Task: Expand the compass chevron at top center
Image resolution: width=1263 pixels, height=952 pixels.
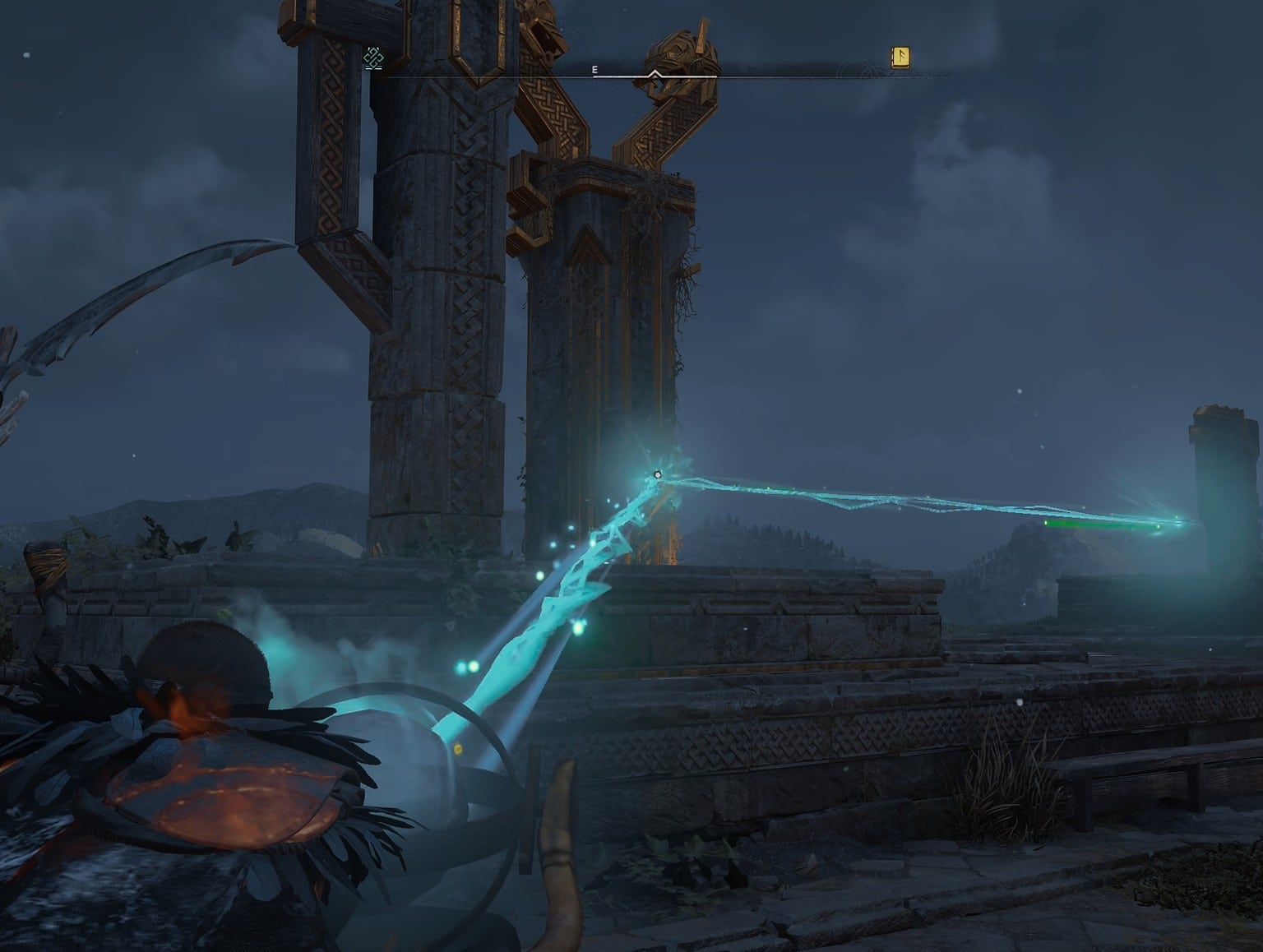Action: (x=655, y=74)
